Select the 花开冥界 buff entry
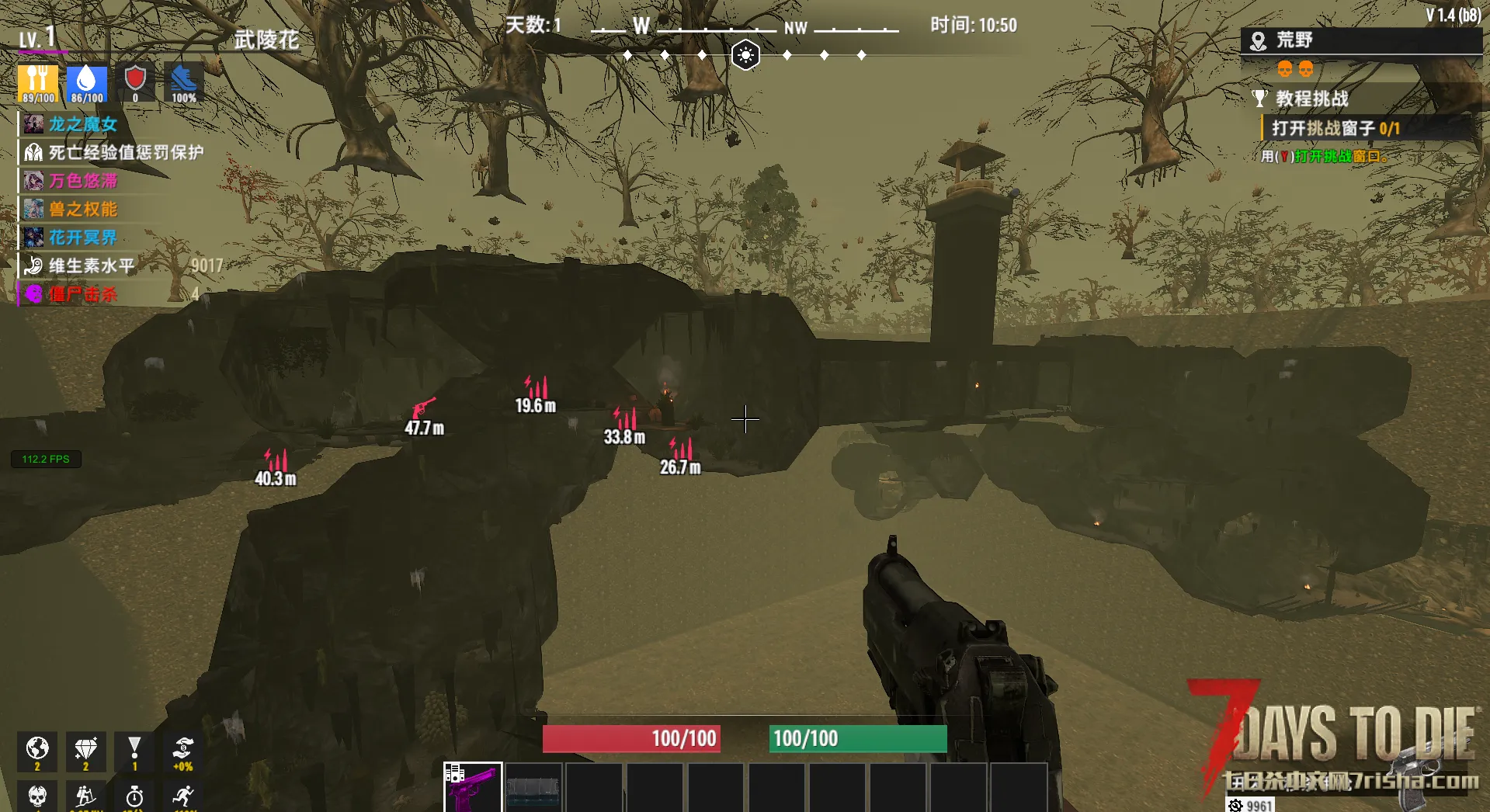Screen dimensions: 1490x812 (82, 238)
